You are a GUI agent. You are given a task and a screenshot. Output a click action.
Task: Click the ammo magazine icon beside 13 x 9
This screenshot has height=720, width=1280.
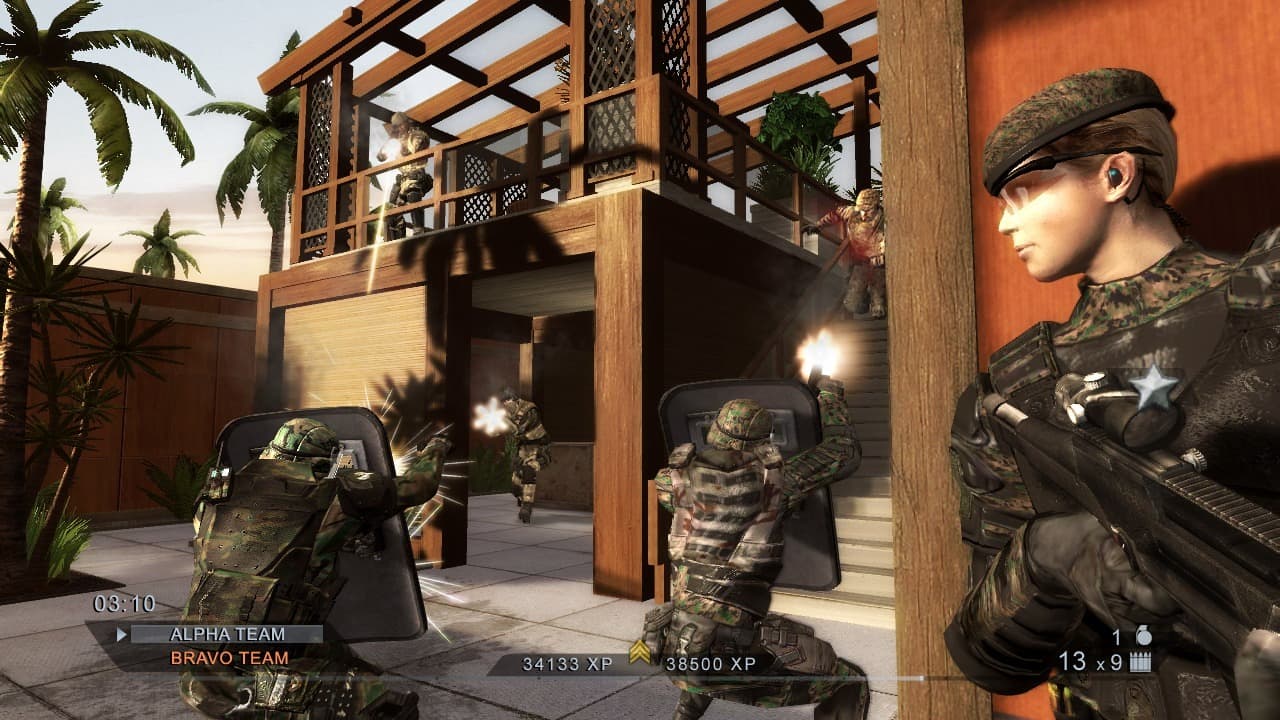1139,659
